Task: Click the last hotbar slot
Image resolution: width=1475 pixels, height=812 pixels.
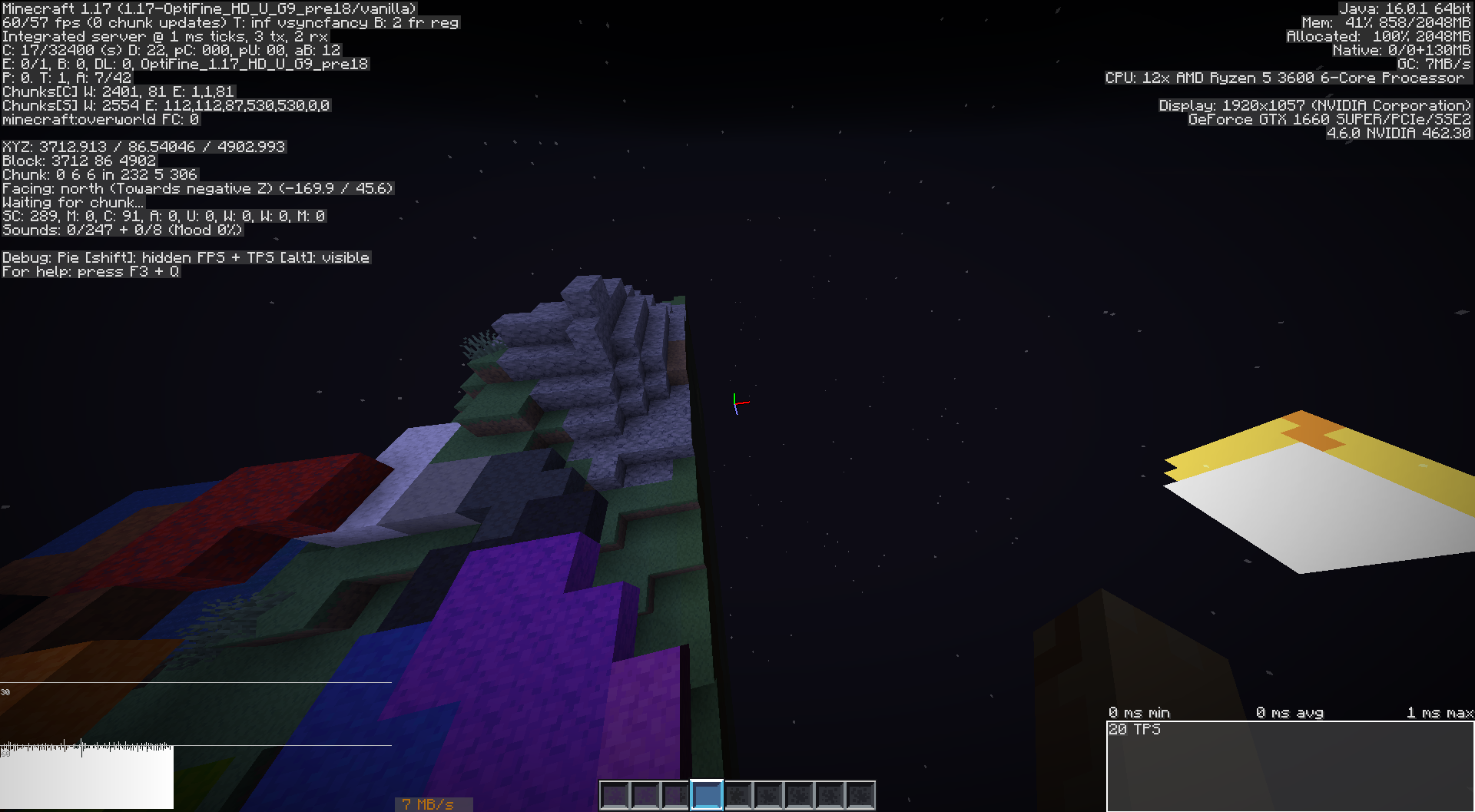Action: tap(860, 796)
